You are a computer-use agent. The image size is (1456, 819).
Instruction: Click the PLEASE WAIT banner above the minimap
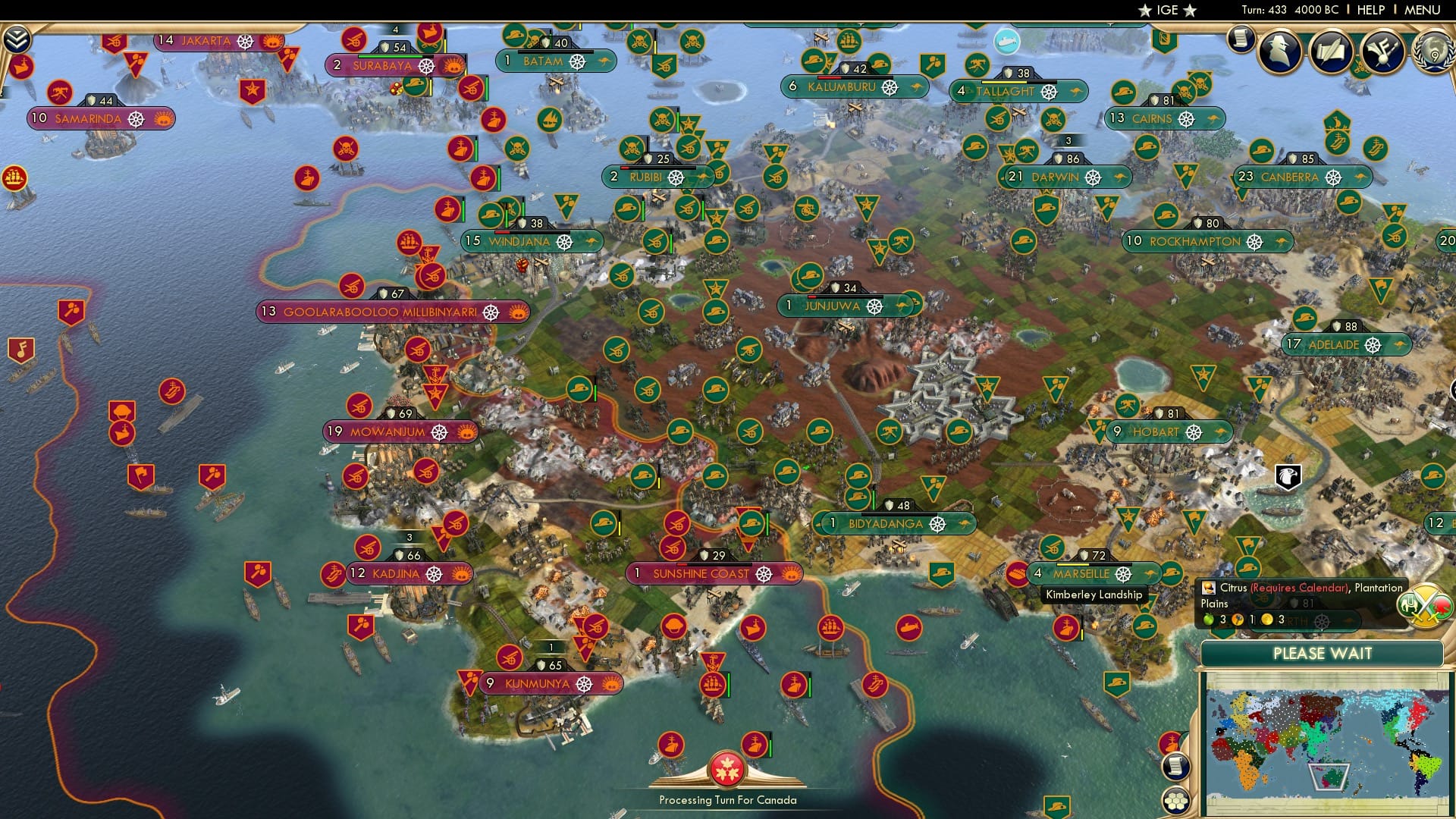coord(1323,653)
